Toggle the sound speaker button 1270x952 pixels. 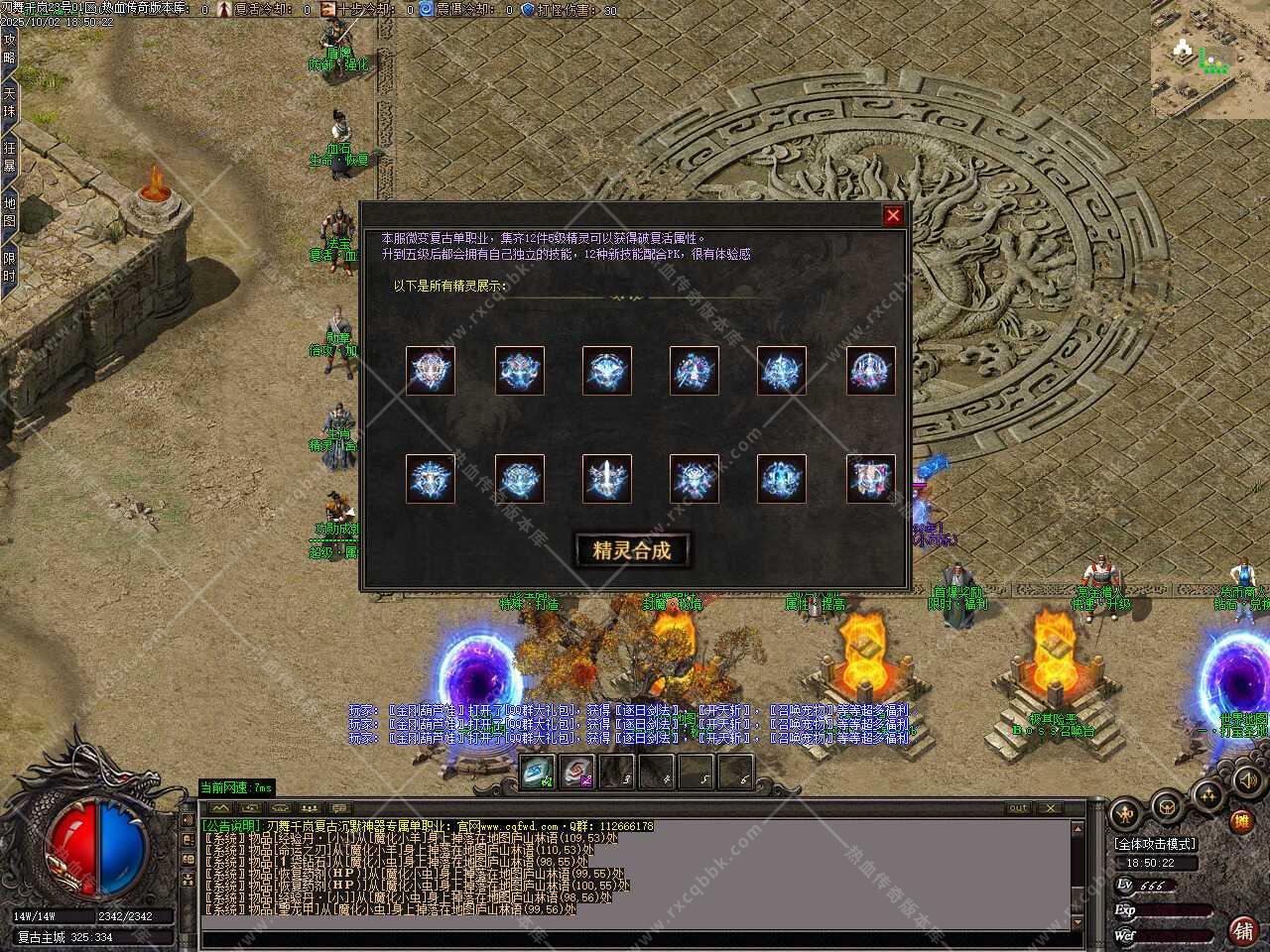click(x=1244, y=780)
